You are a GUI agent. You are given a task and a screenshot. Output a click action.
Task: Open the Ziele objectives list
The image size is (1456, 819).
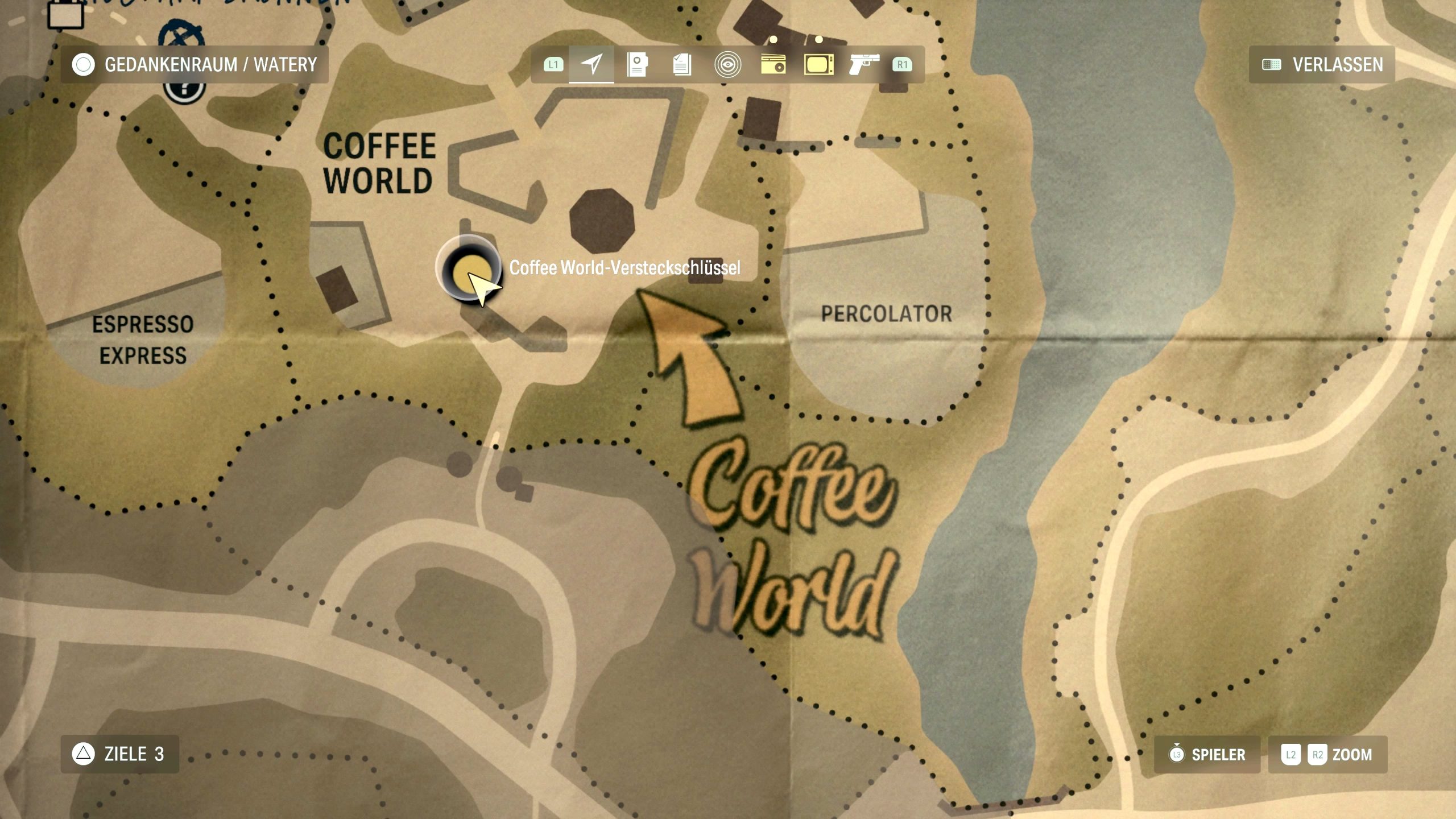120,754
